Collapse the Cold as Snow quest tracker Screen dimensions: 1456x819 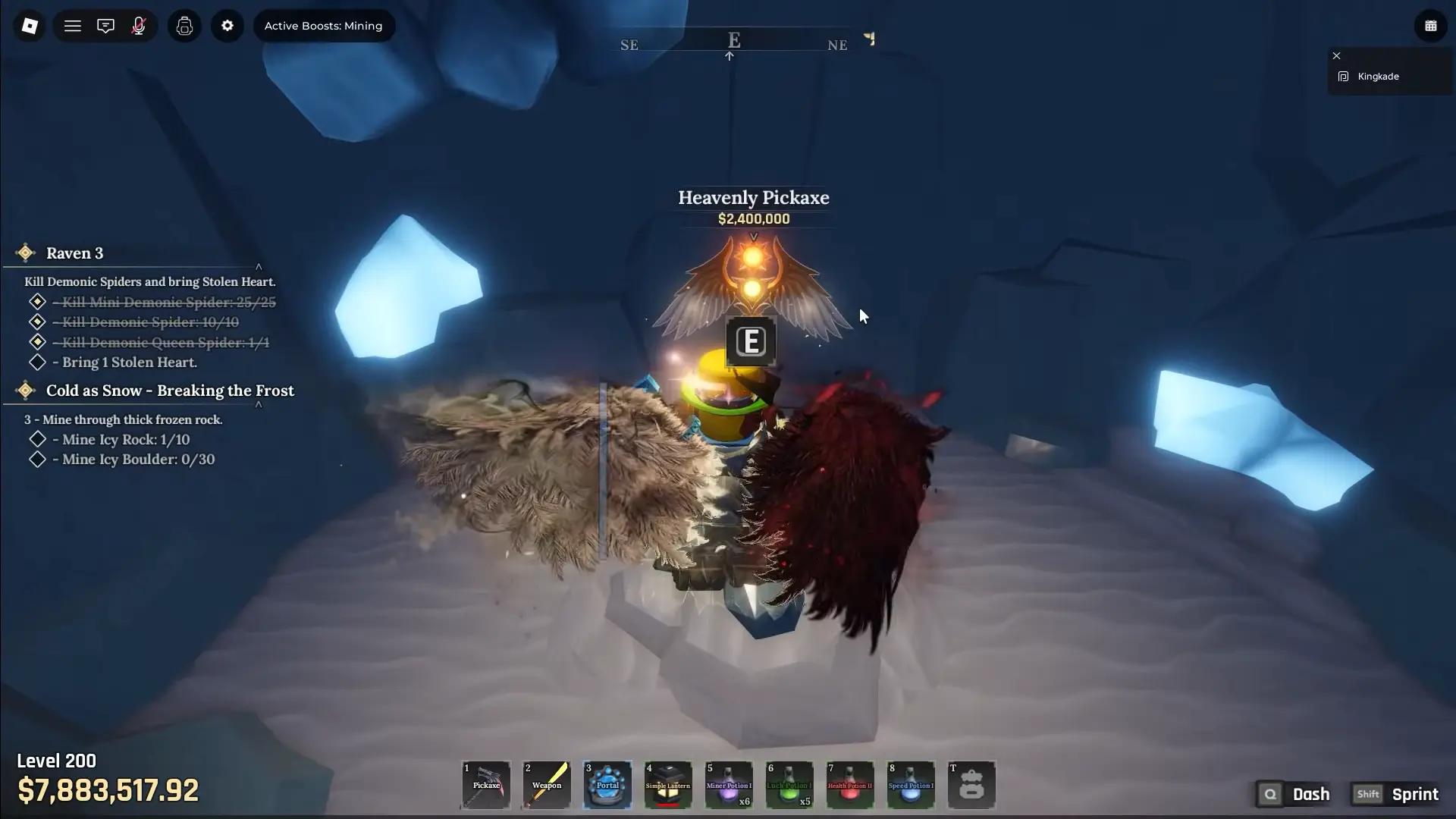click(x=259, y=405)
